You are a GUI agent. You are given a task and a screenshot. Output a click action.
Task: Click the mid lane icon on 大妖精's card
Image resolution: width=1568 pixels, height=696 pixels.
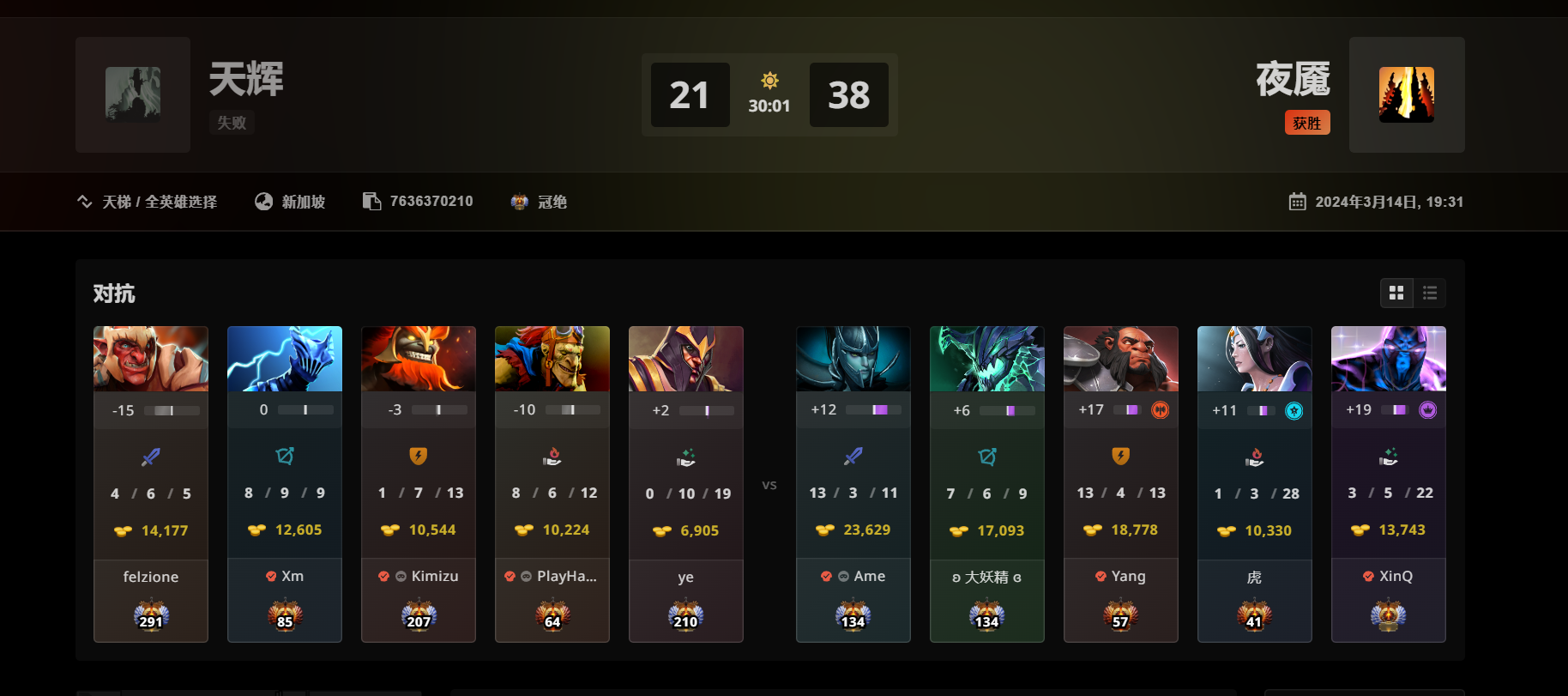[986, 456]
